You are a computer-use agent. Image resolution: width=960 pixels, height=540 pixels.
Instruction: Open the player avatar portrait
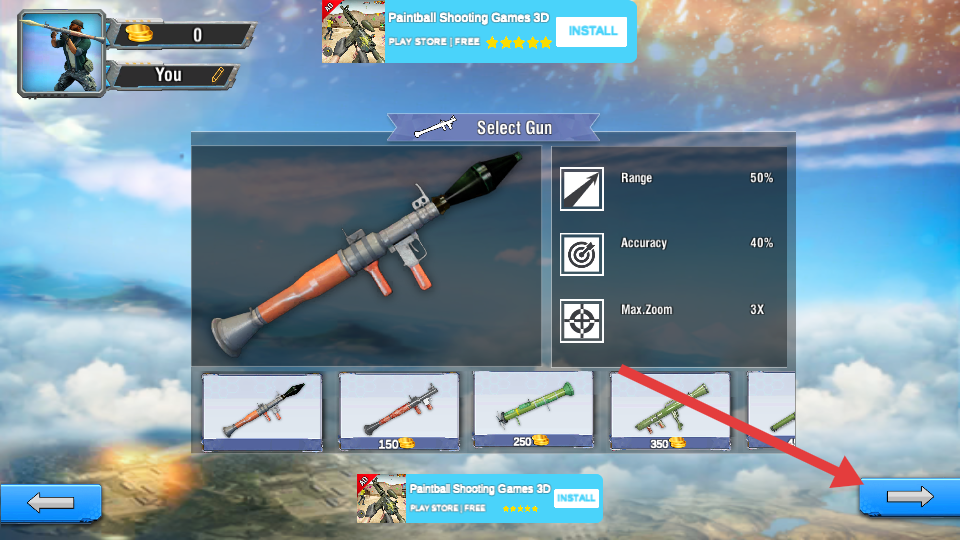[x=60, y=53]
